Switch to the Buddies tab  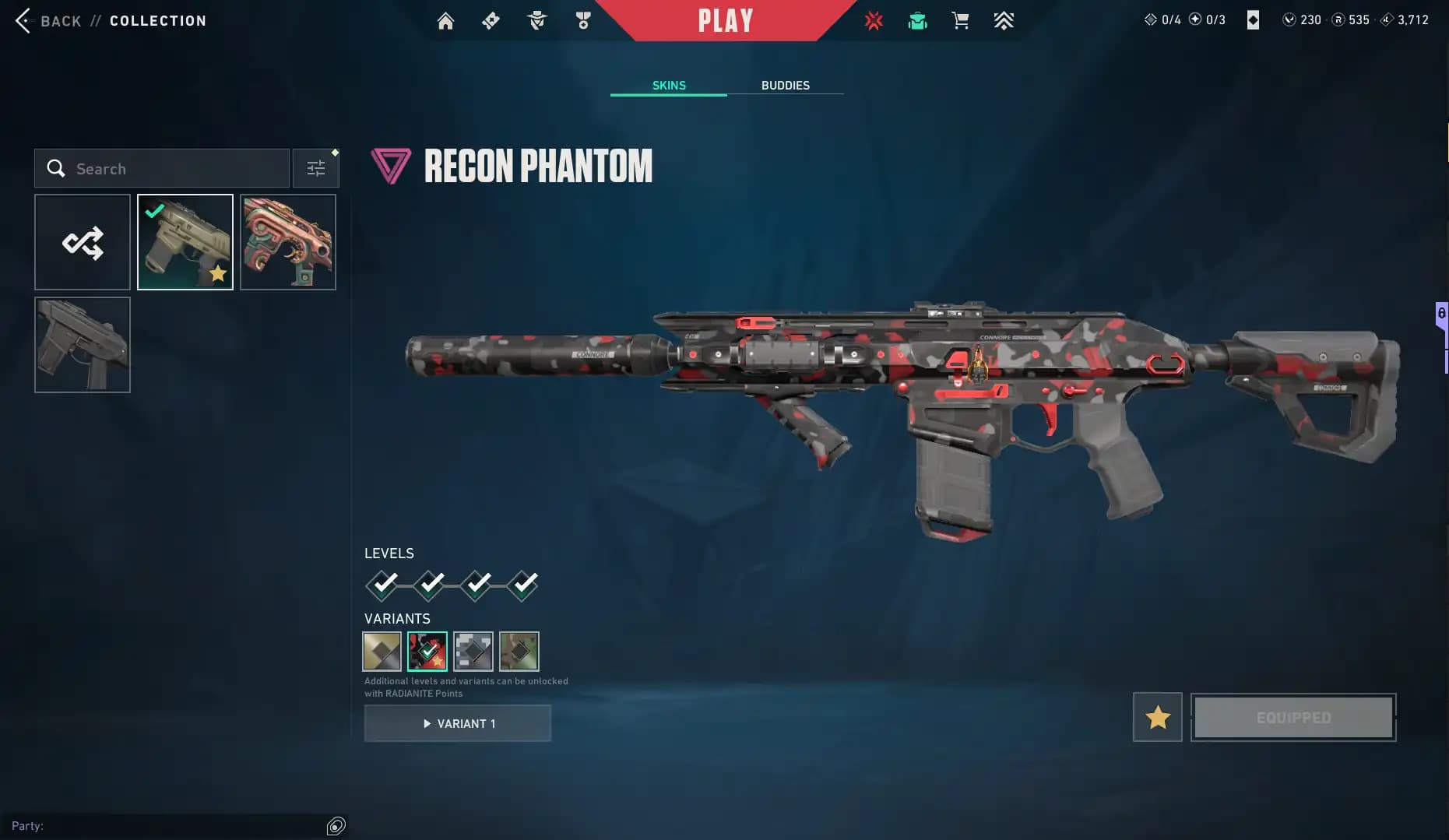[x=786, y=85]
